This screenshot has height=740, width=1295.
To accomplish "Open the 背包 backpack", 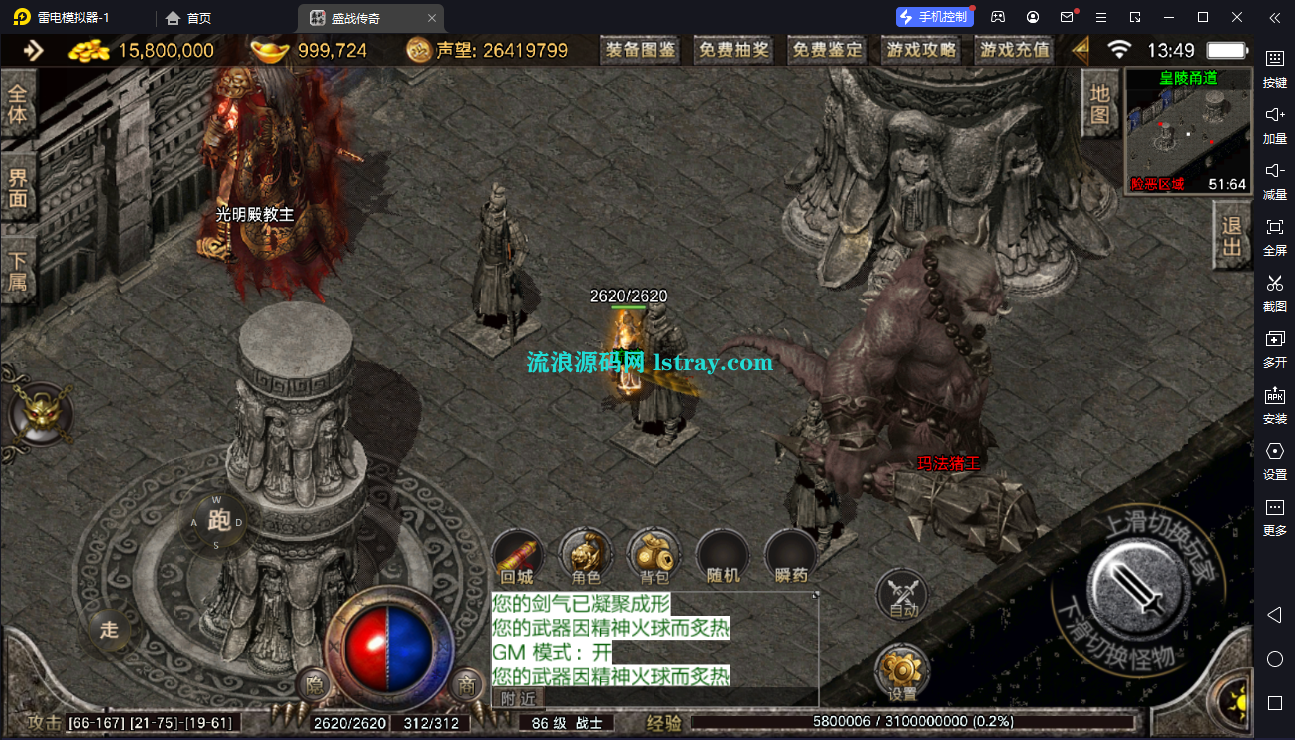I will pyautogui.click(x=654, y=557).
